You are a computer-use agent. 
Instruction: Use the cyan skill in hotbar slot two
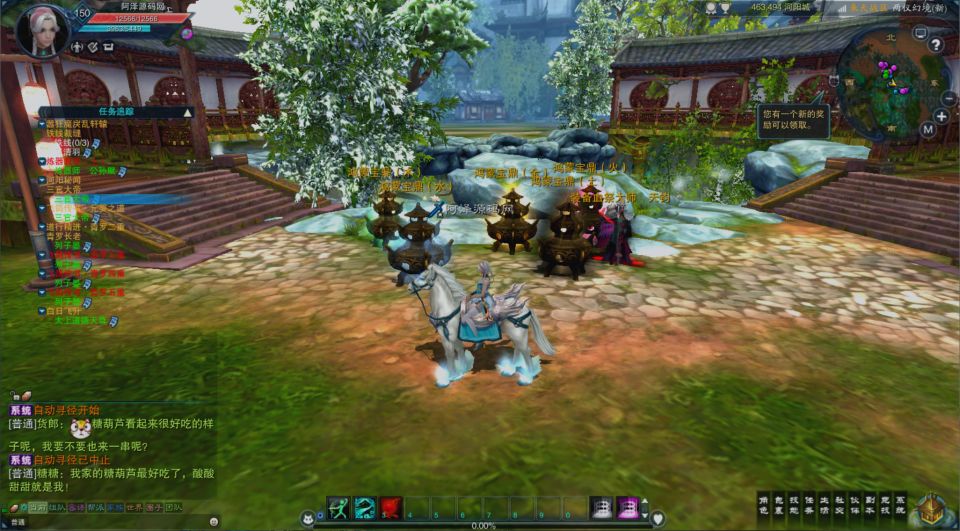(364, 507)
